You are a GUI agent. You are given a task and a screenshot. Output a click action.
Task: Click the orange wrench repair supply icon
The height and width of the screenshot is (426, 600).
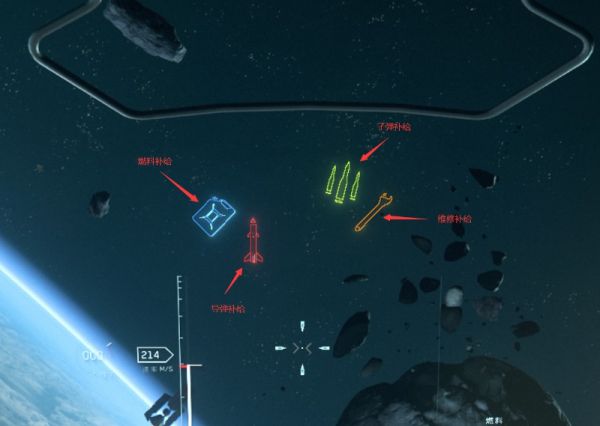tap(371, 212)
